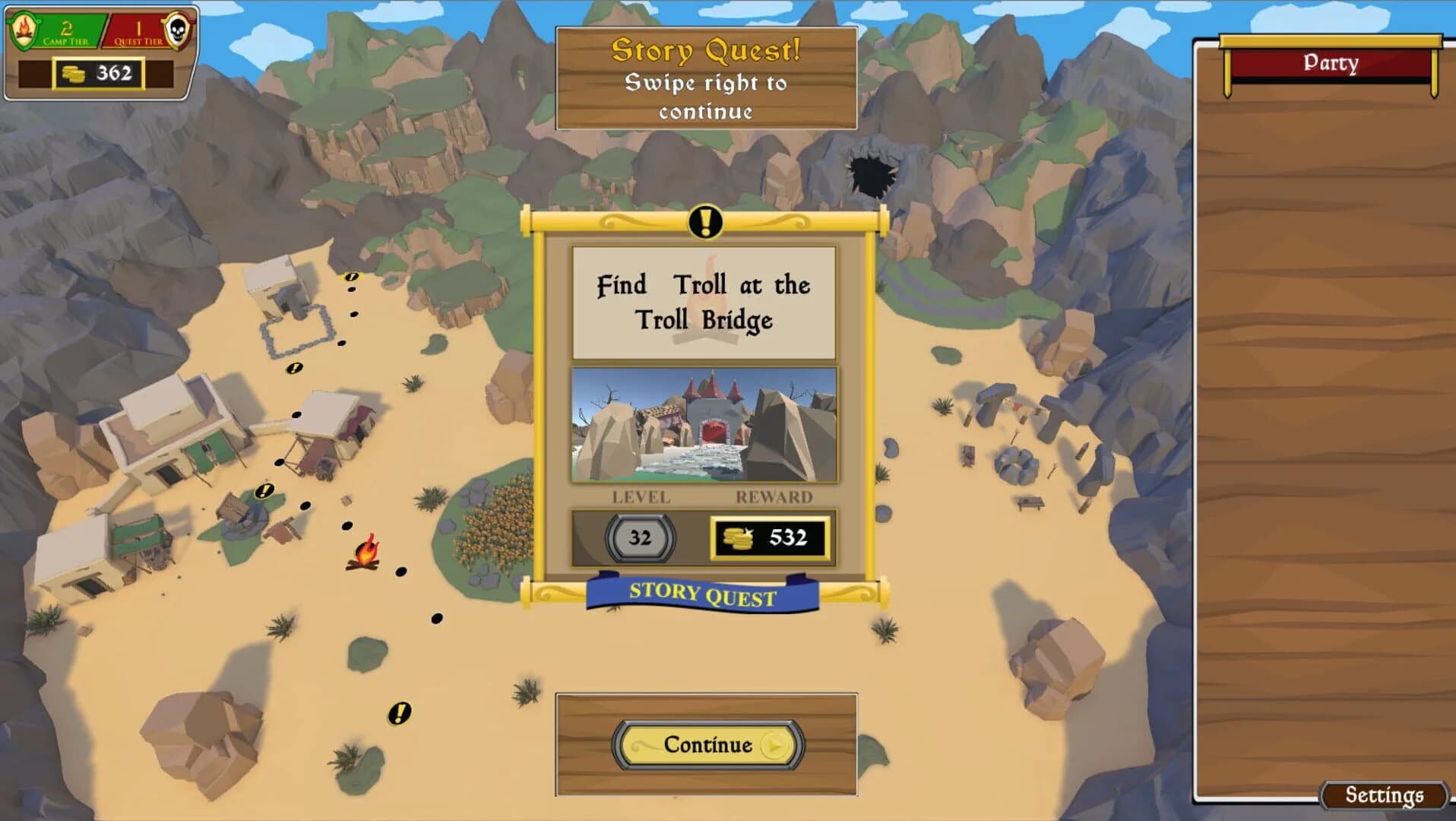Image resolution: width=1456 pixels, height=821 pixels.
Task: Click the arrow icon on the Continue button
Action: [774, 746]
